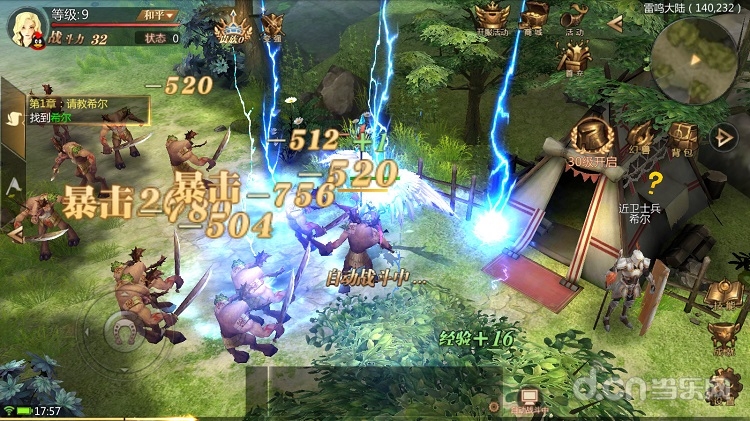Open the 状态 status panel
Screen dimensions: 750x421
click(x=161, y=38)
